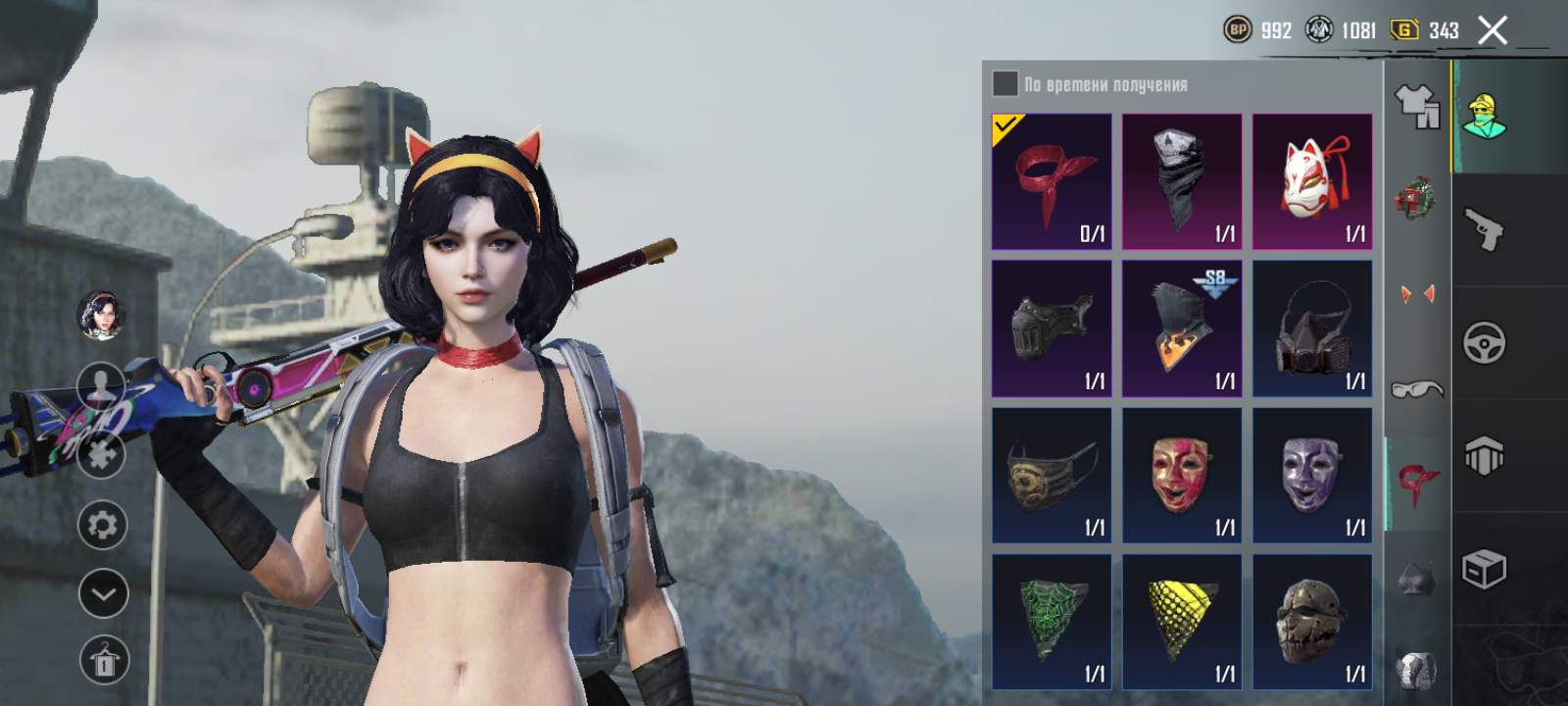
Task: Close the inventory with the X button
Action: 1493,31
